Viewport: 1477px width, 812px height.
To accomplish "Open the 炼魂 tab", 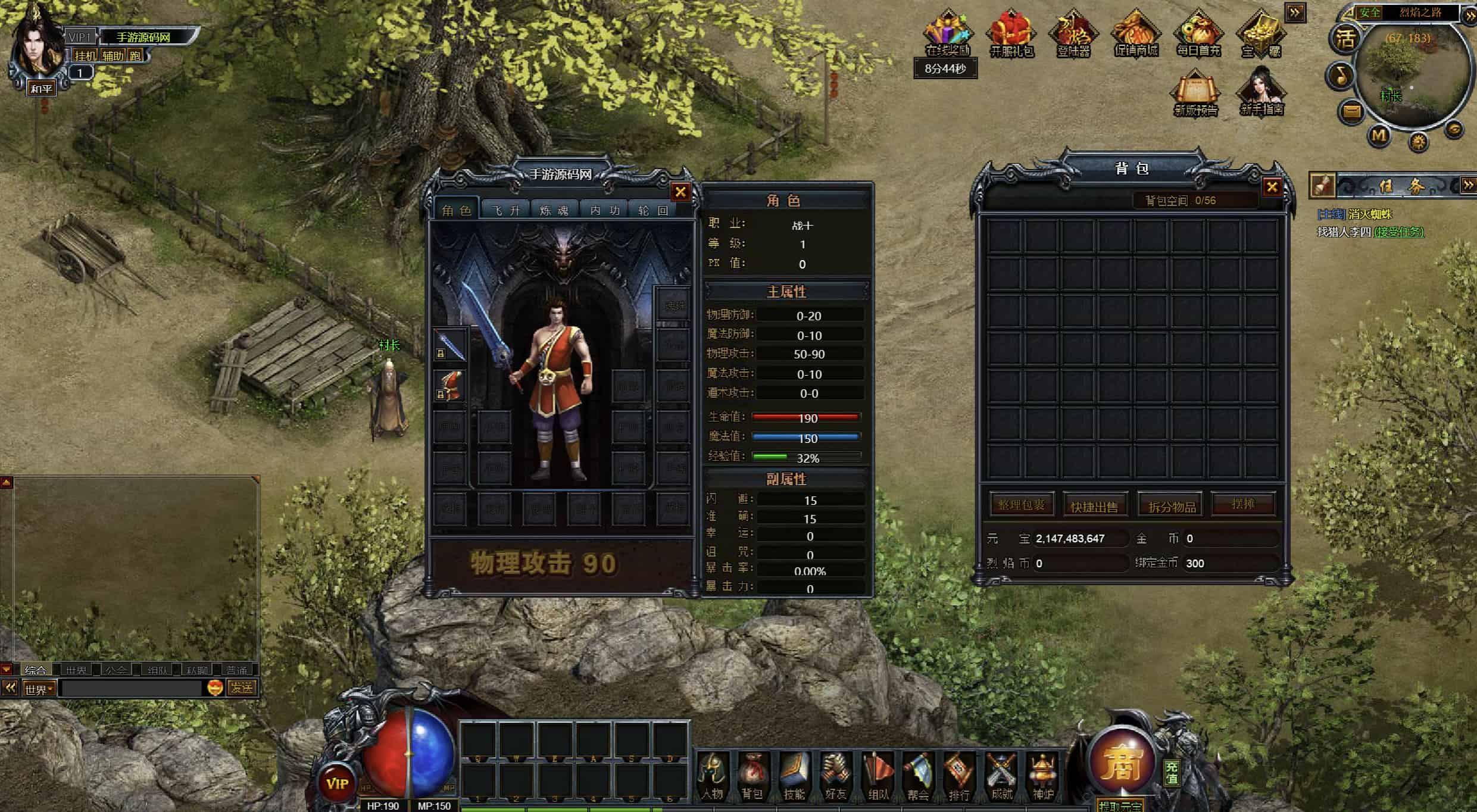I will point(554,210).
